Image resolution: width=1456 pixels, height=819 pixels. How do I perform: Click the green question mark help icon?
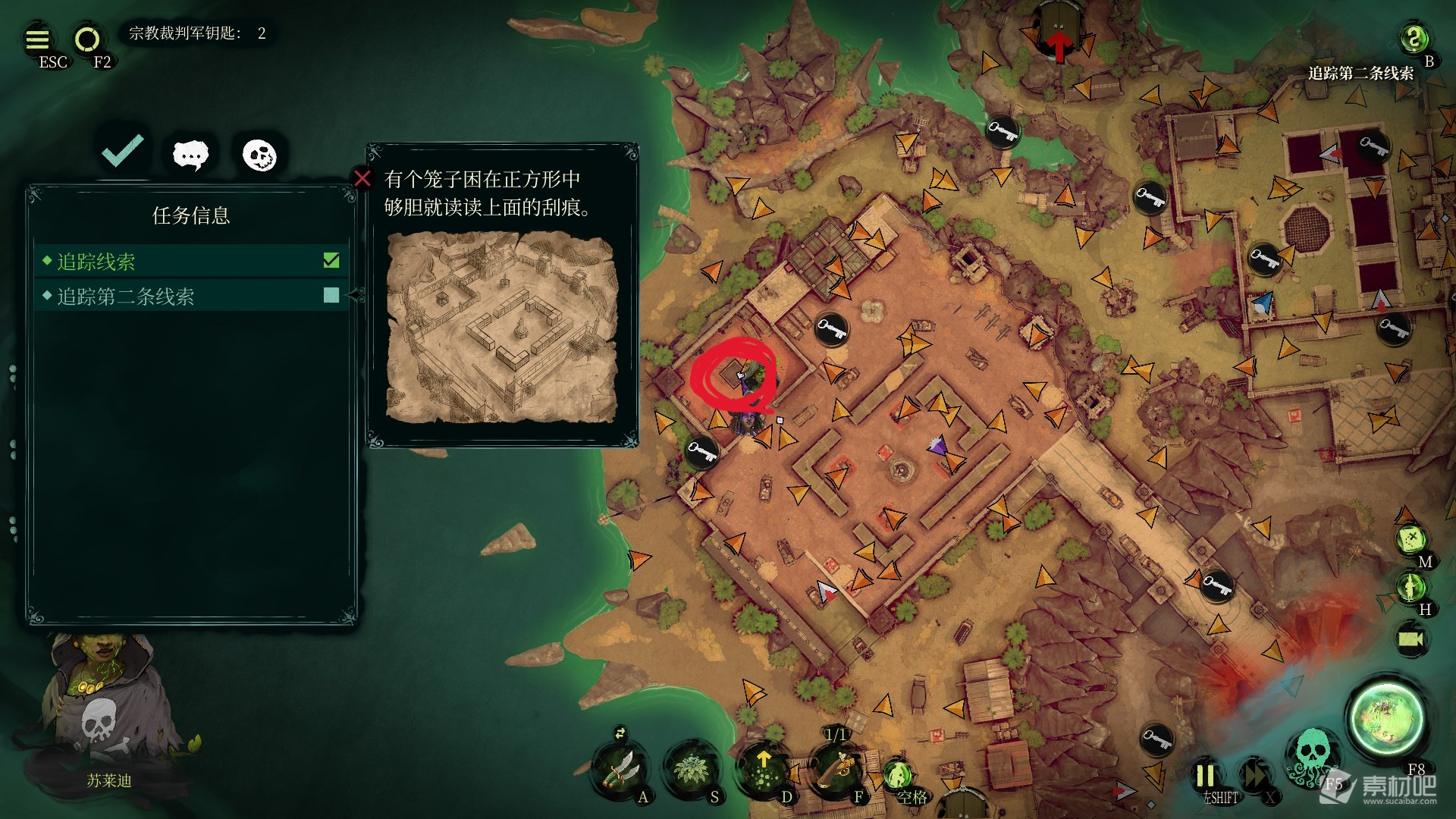coord(1413,38)
